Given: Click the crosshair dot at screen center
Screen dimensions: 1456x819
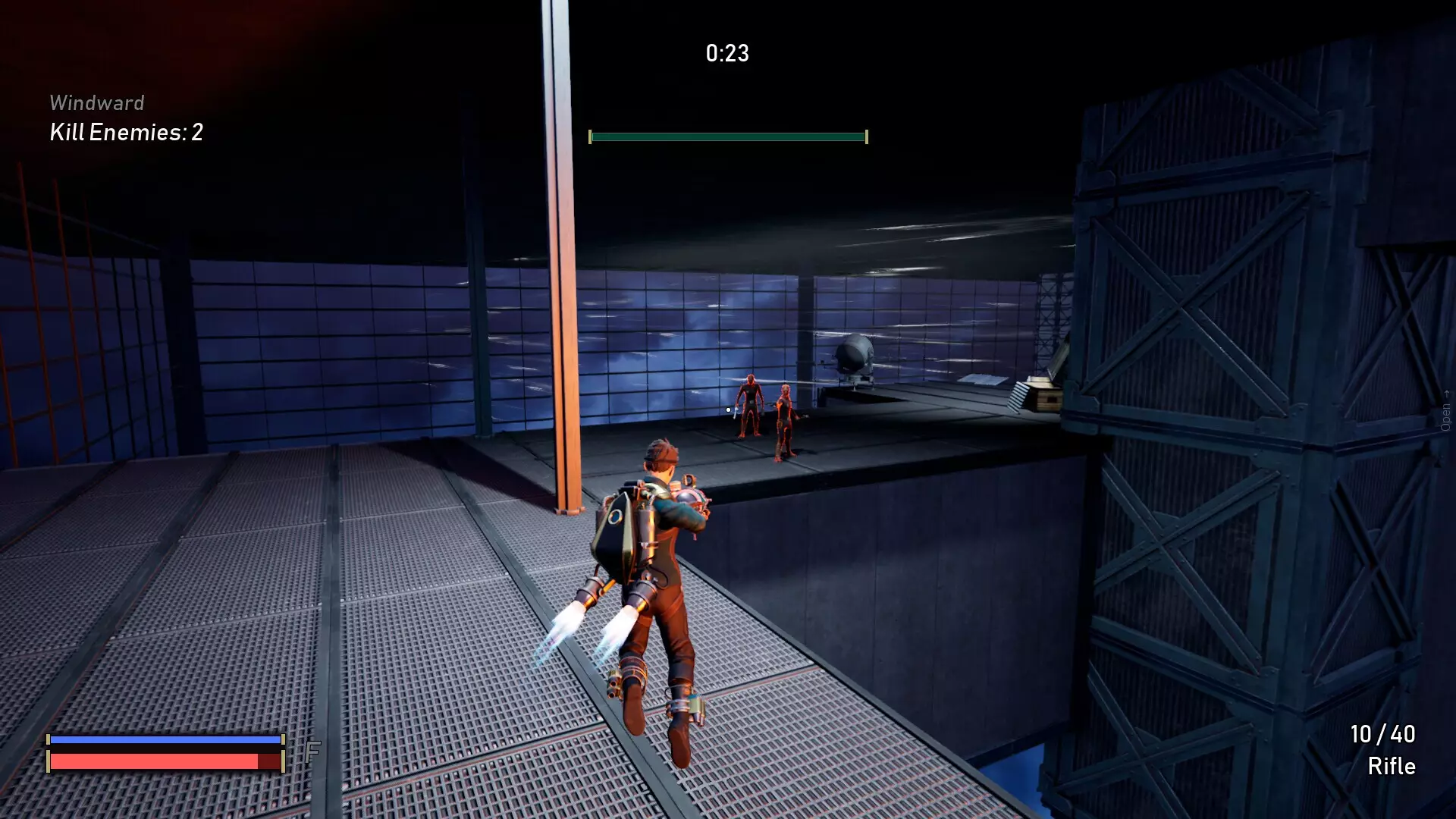Looking at the screenshot, I should tap(727, 409).
